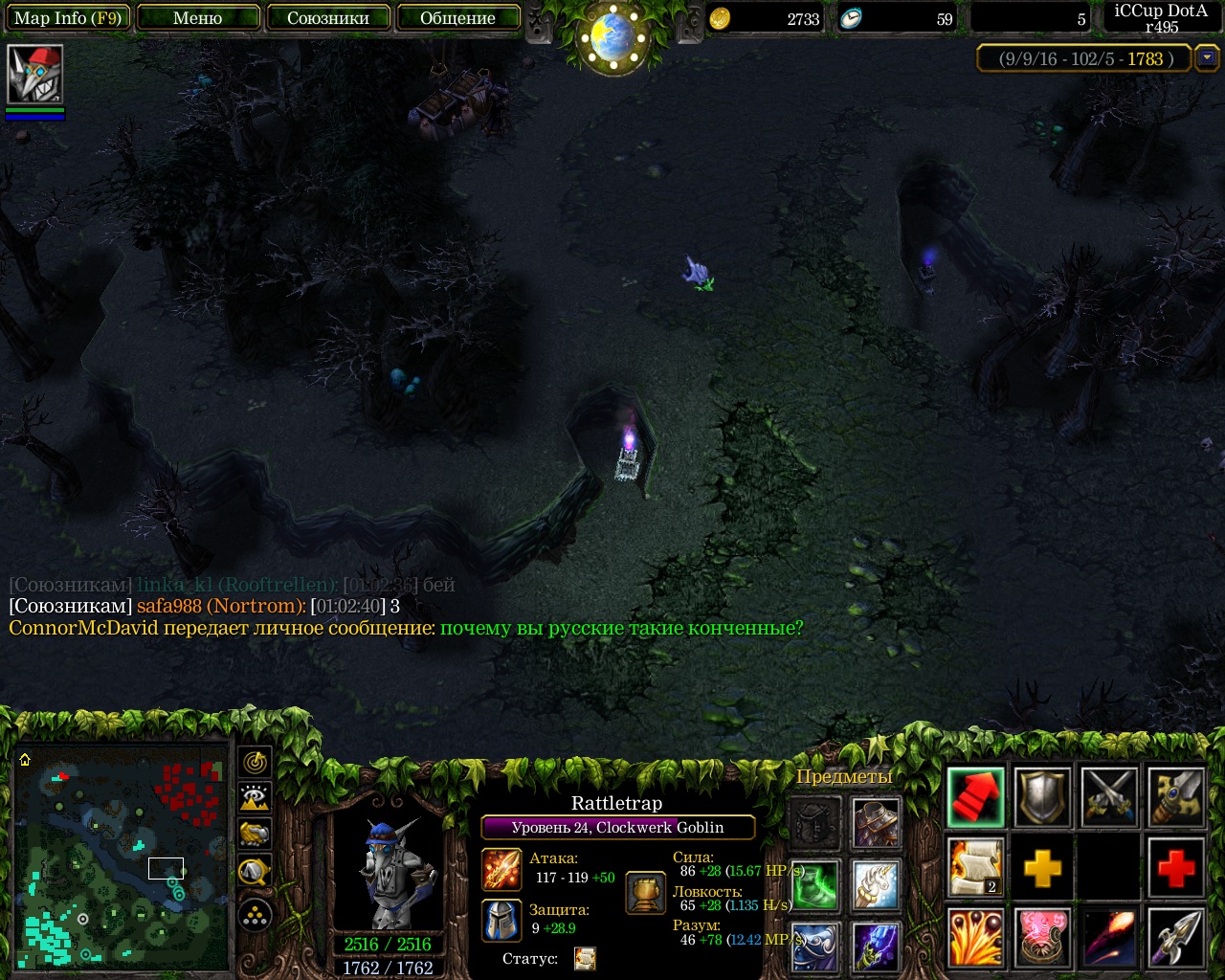Image resolution: width=1225 pixels, height=980 pixels.
Task: Select the shield Hold Position command
Action: tap(1042, 796)
